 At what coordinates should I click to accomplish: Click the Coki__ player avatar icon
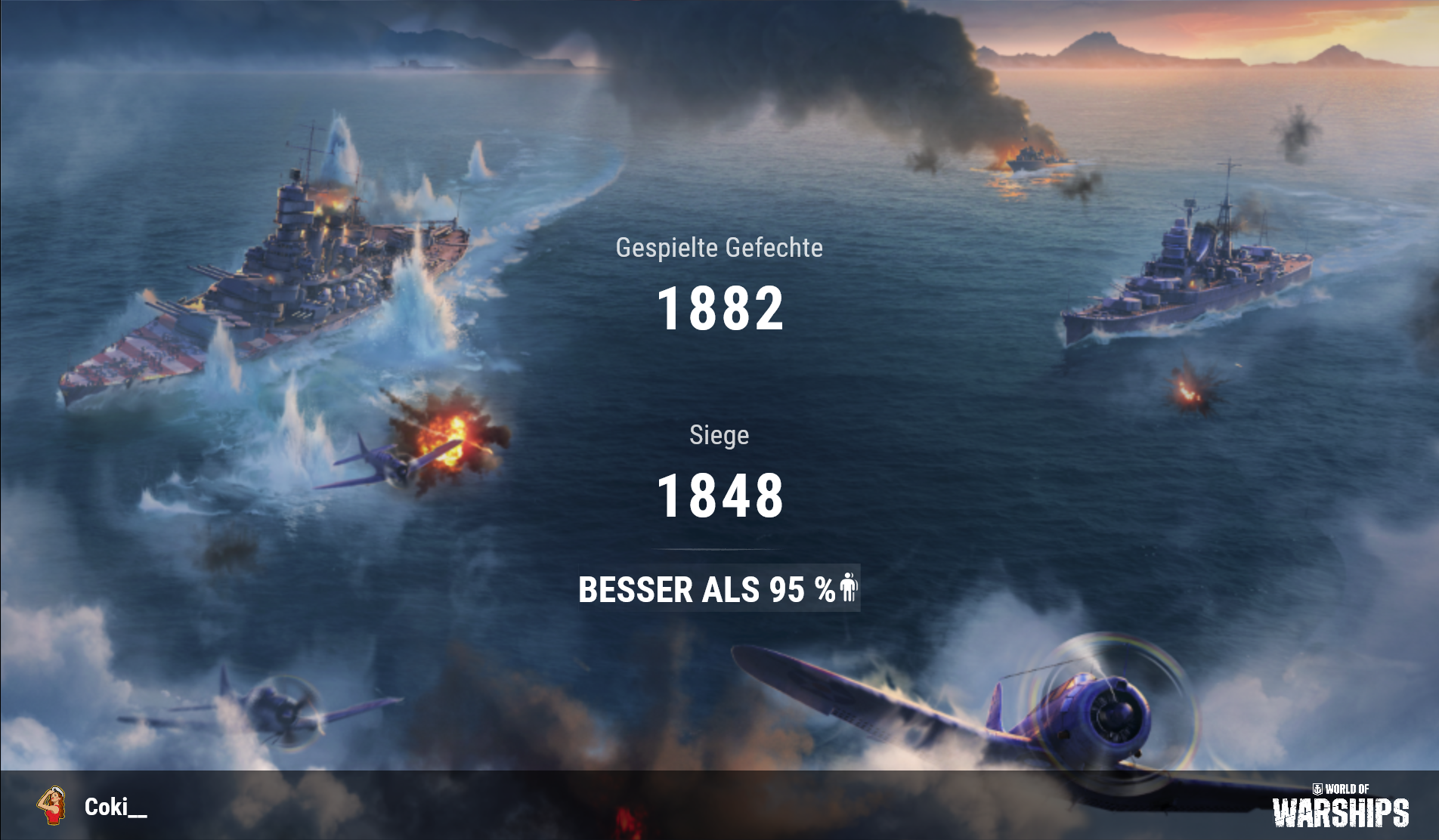(51, 806)
